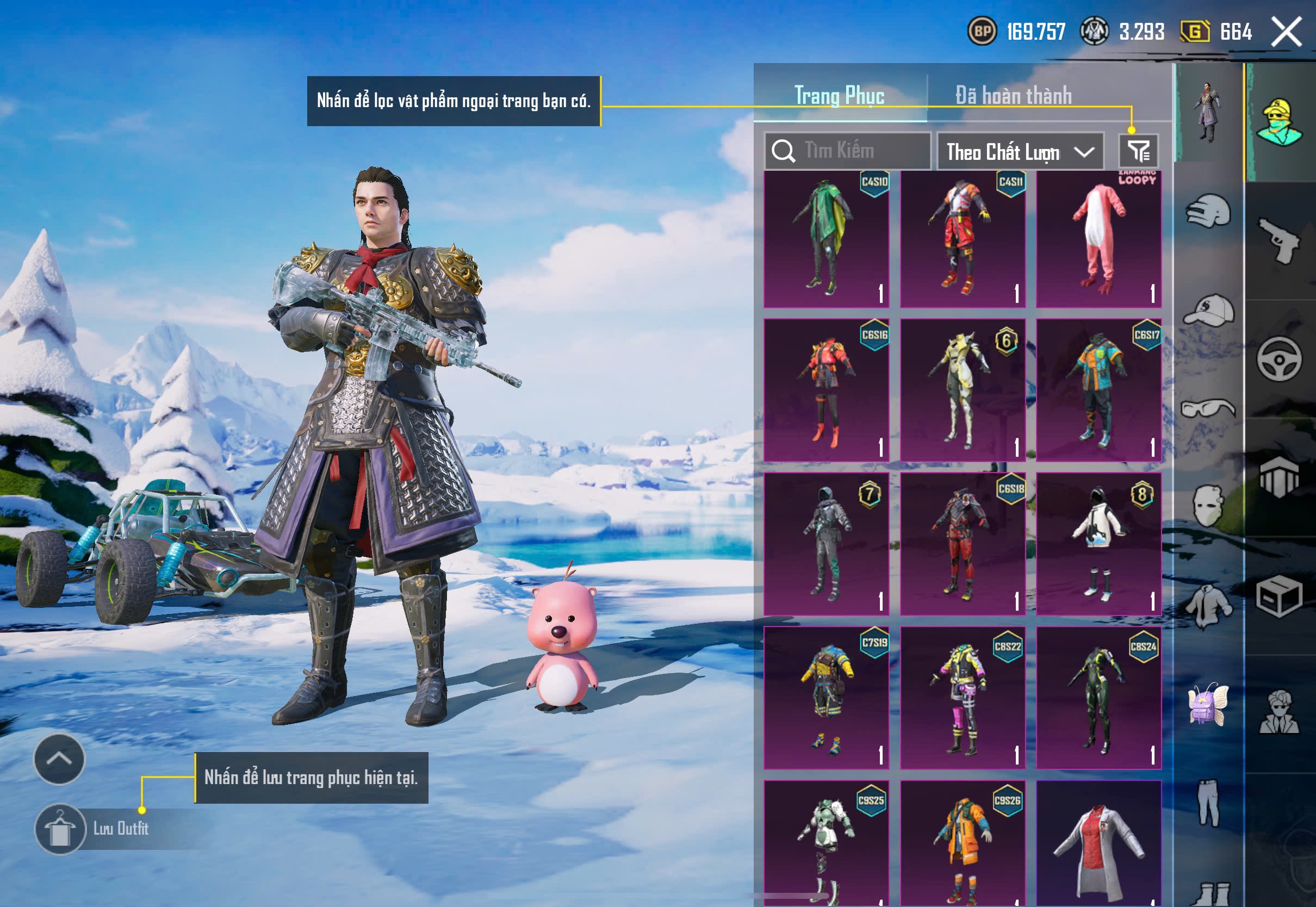Select the butterfly backpack category
This screenshot has height=907, width=1316.
1209,704
